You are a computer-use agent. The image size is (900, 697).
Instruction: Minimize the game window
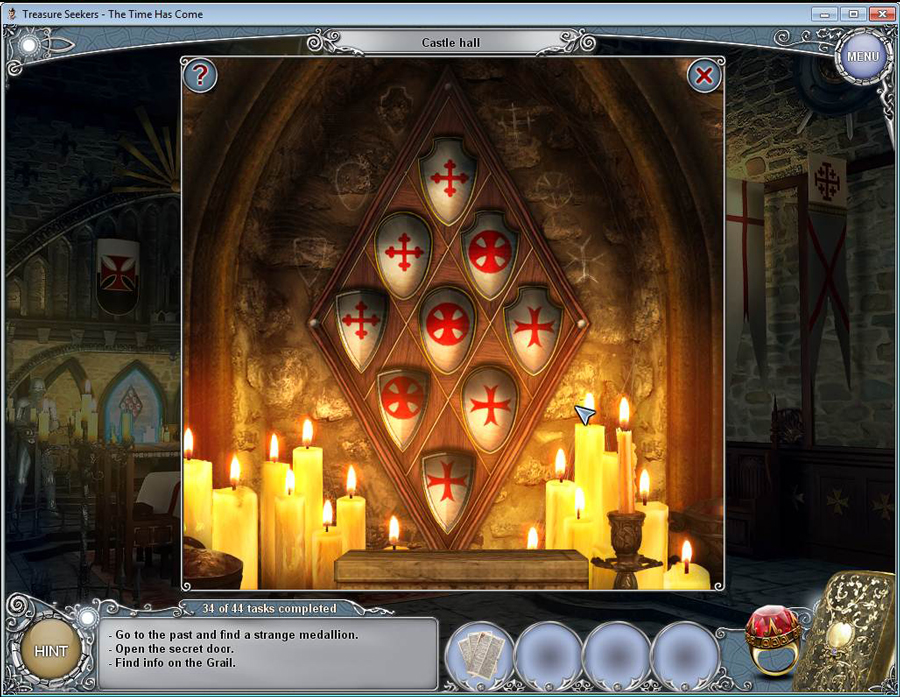pos(825,14)
